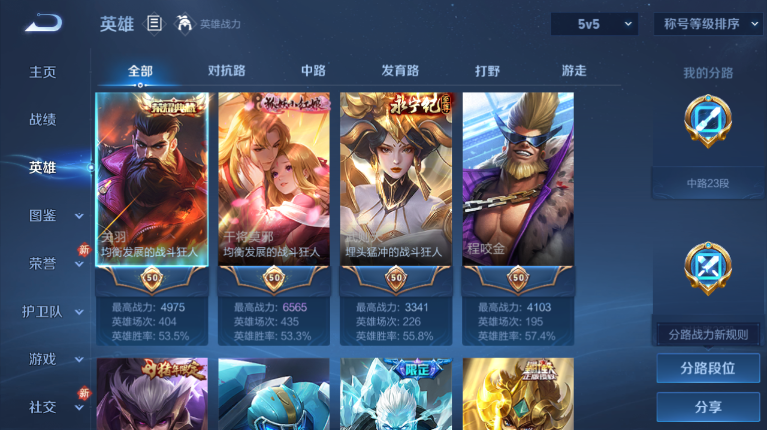Click the 分享 share button
Image resolution: width=767 pixels, height=430 pixels.
click(x=707, y=407)
